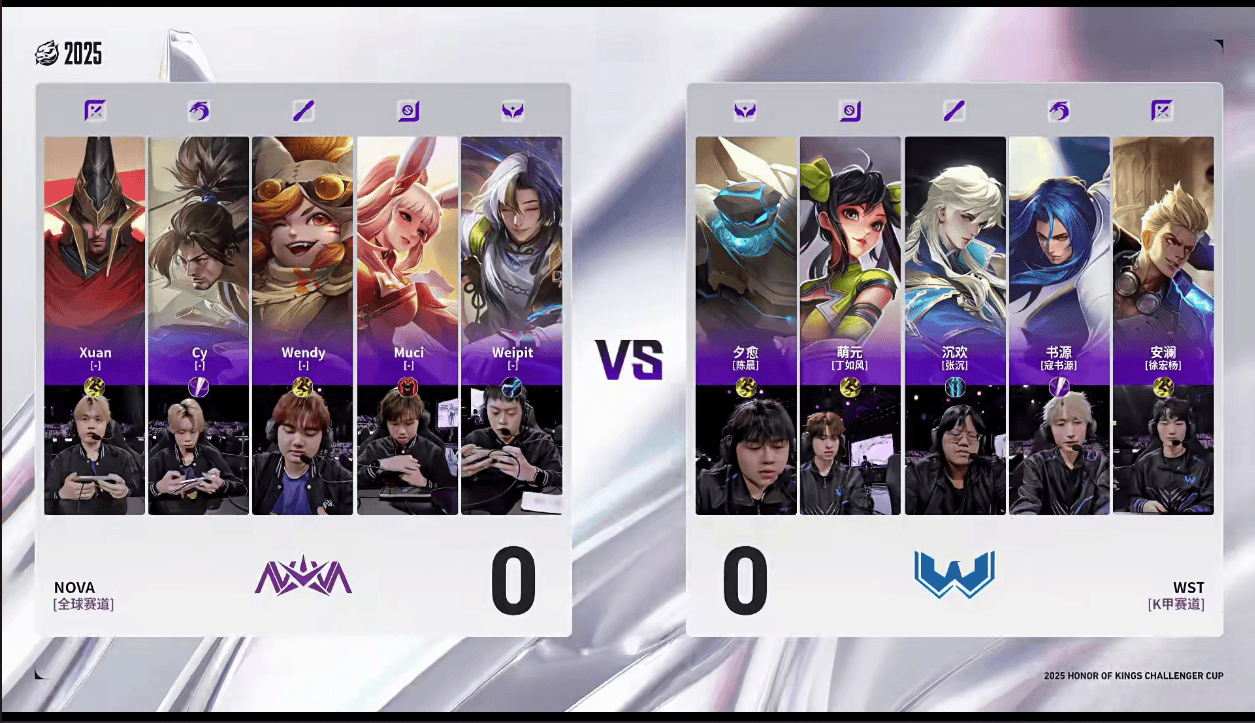Open 安澜's hero portrait card
Image resolution: width=1255 pixels, height=723 pixels.
click(1163, 240)
